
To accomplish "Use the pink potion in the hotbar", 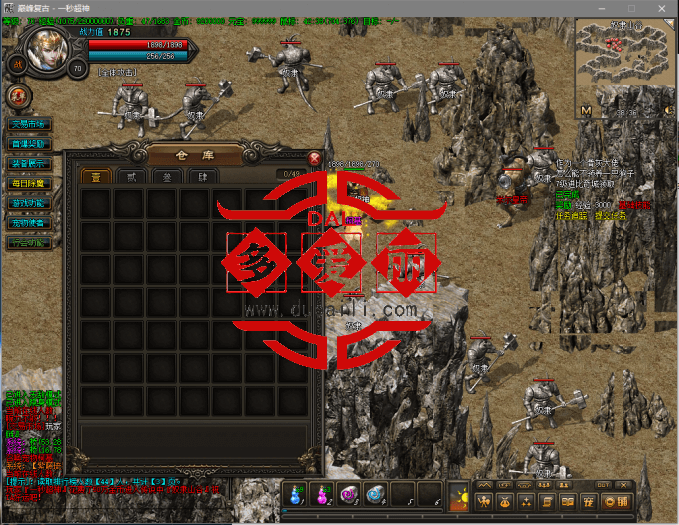I will coord(323,494).
